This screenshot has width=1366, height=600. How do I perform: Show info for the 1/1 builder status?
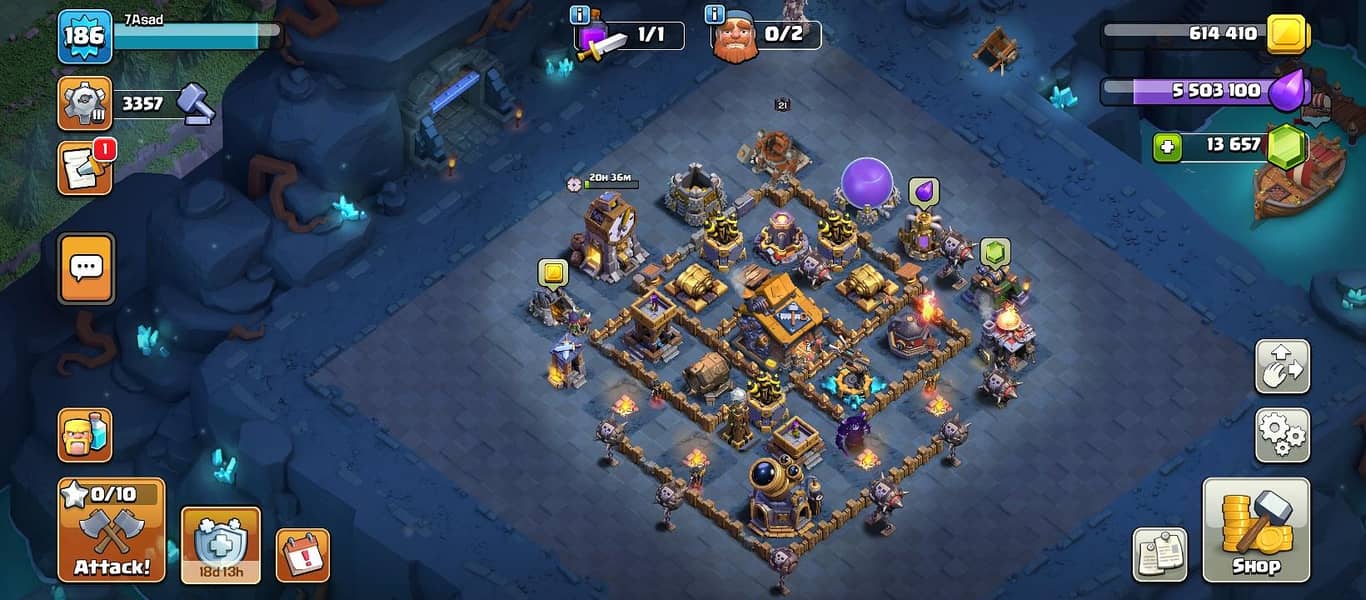coord(579,15)
